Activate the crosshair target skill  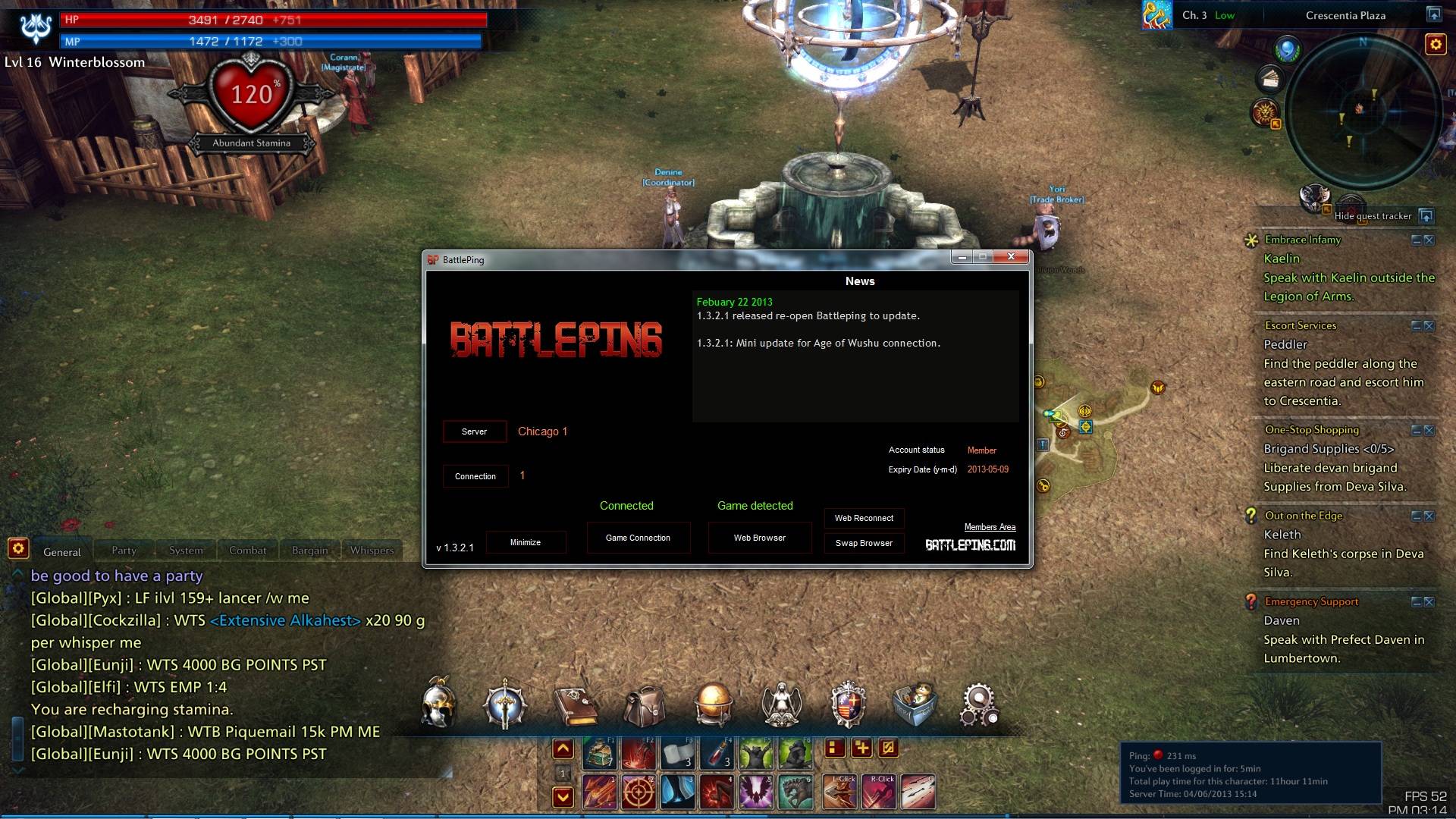point(639,792)
